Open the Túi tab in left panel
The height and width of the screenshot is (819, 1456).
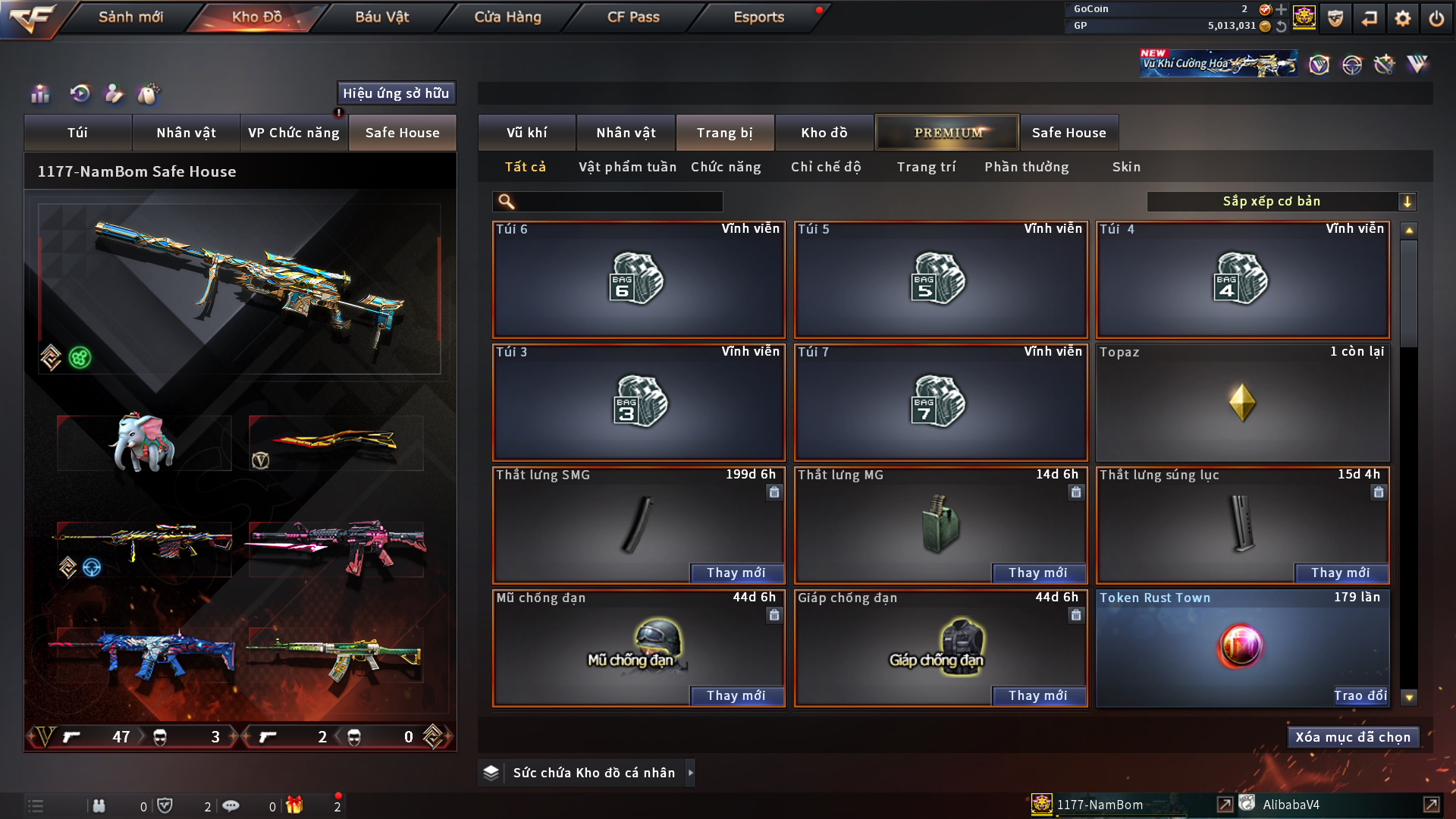77,133
